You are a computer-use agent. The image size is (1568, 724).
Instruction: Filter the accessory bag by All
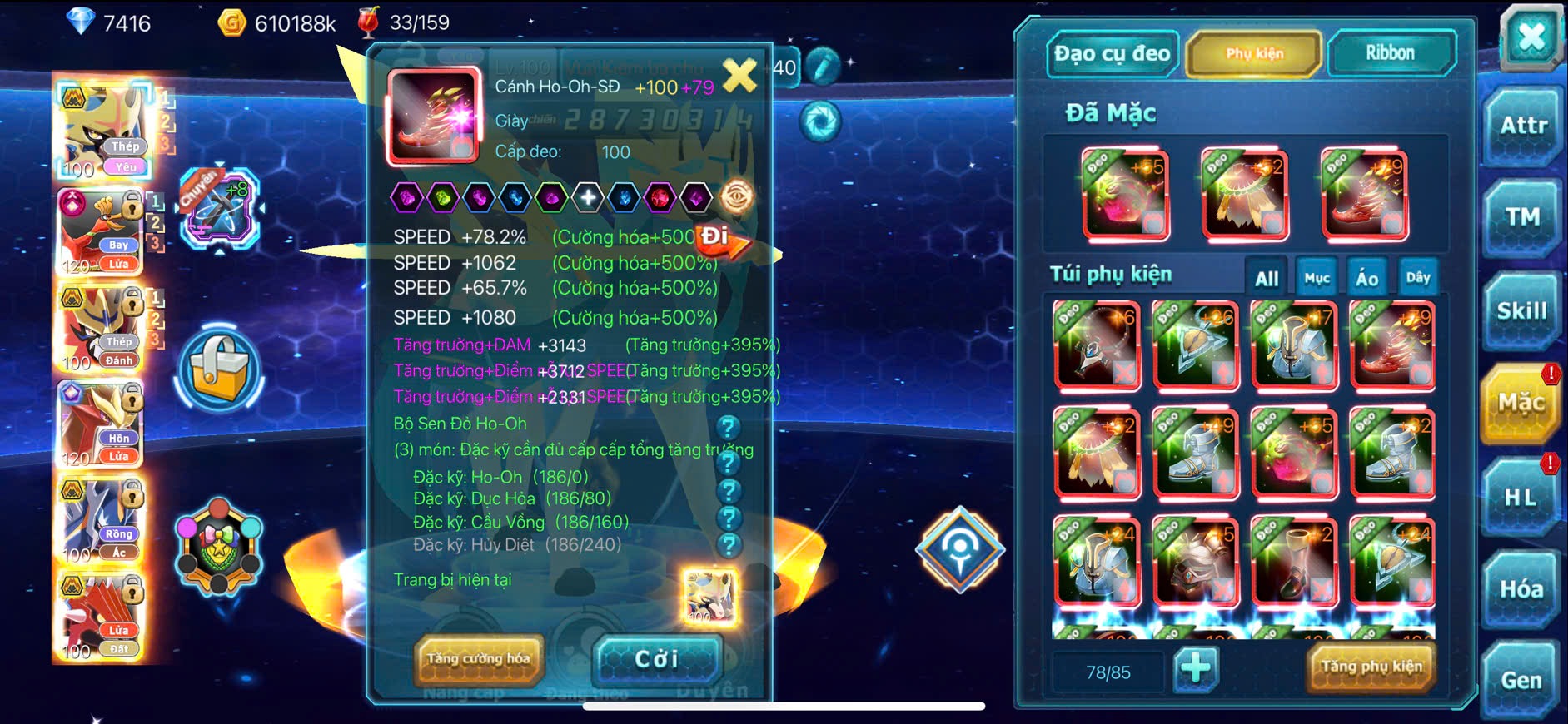tap(1267, 279)
